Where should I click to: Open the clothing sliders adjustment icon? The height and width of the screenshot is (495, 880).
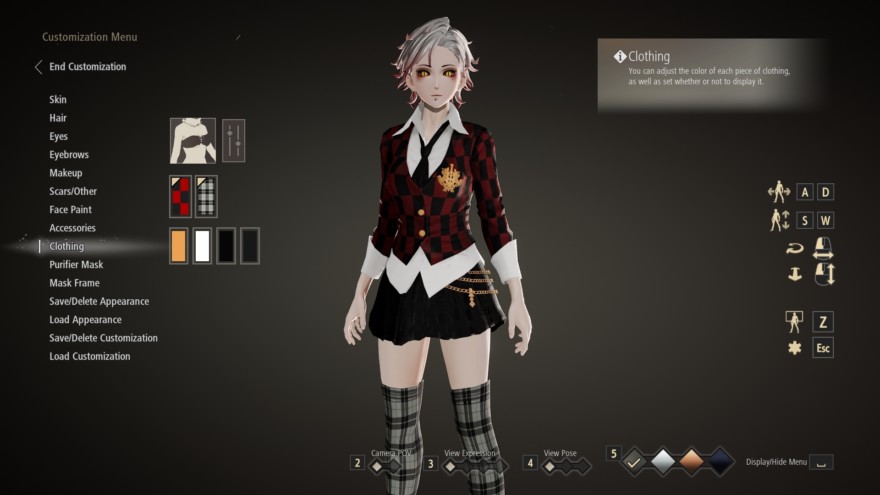click(x=233, y=140)
